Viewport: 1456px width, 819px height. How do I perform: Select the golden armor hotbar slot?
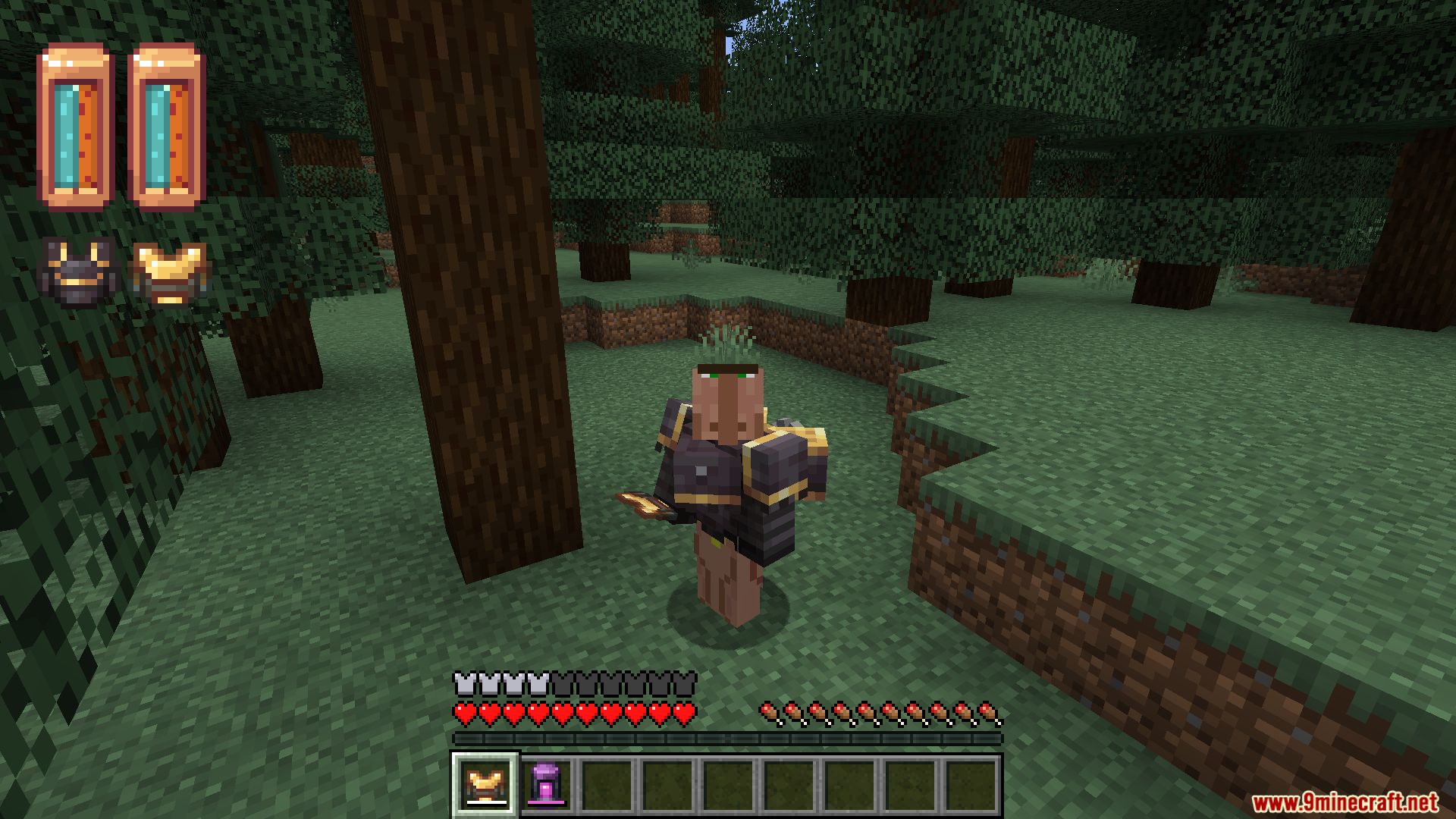(x=485, y=785)
